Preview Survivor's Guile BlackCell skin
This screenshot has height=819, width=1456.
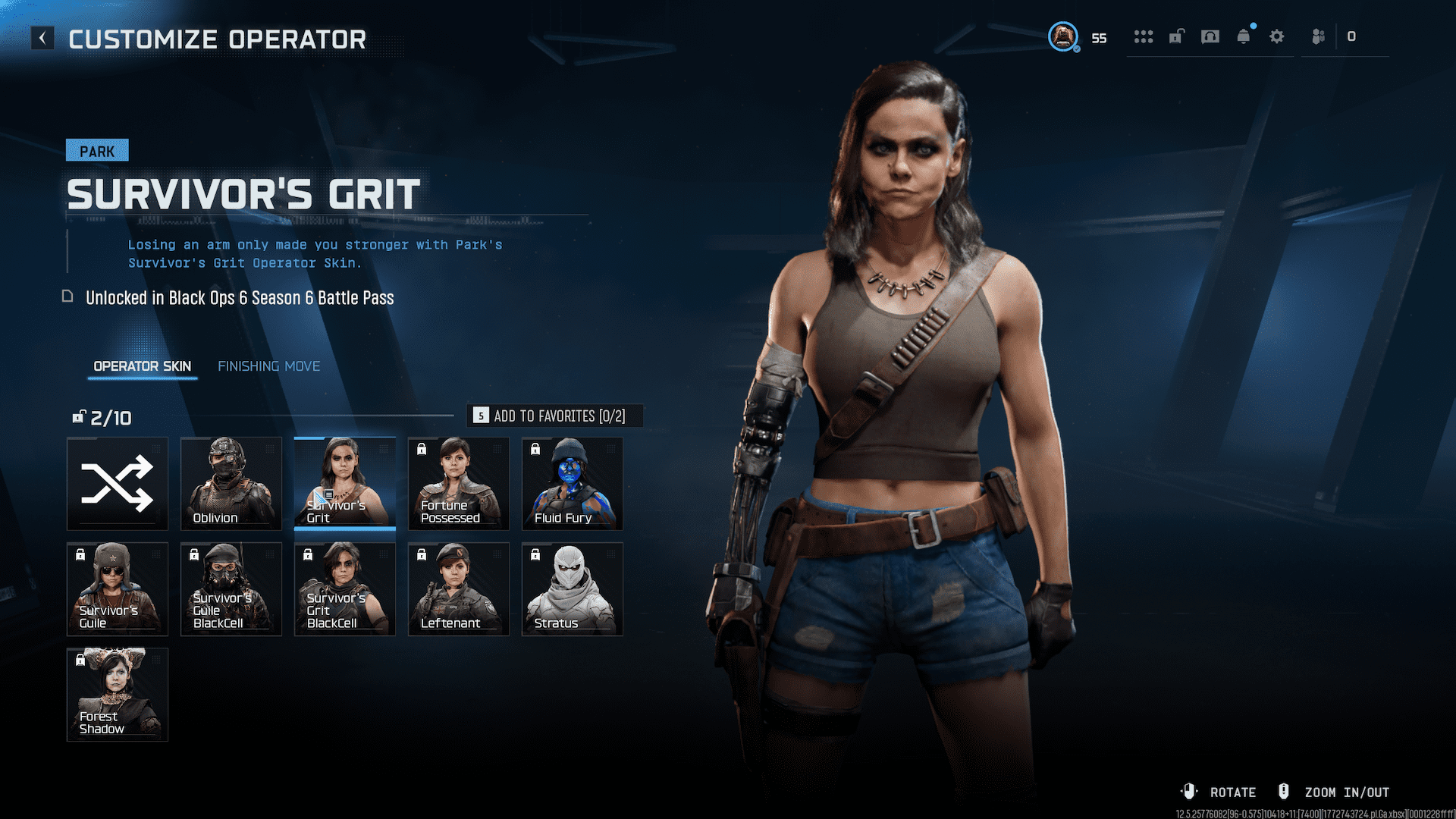pyautogui.click(x=231, y=589)
